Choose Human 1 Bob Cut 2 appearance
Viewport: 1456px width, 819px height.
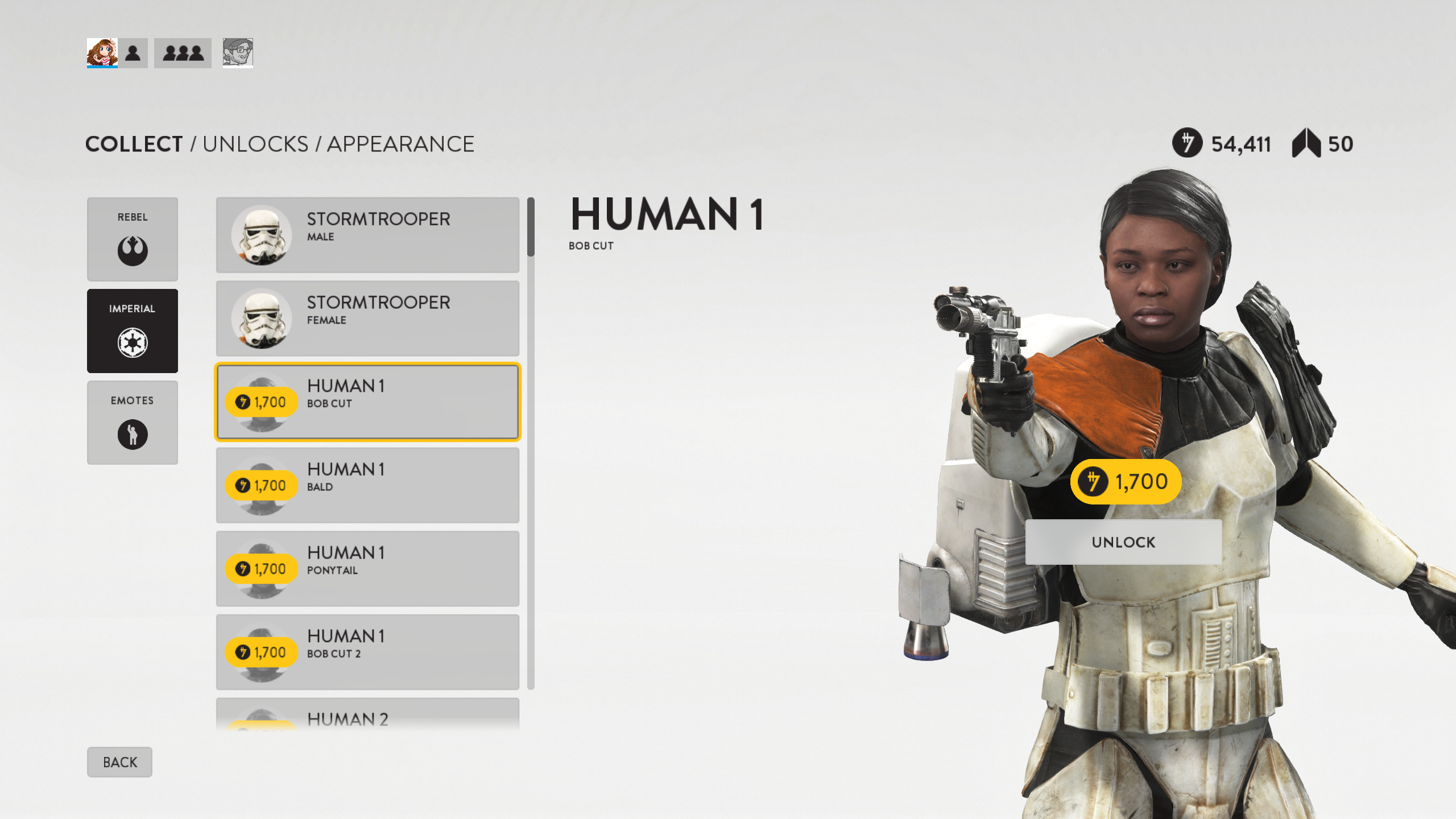(367, 652)
